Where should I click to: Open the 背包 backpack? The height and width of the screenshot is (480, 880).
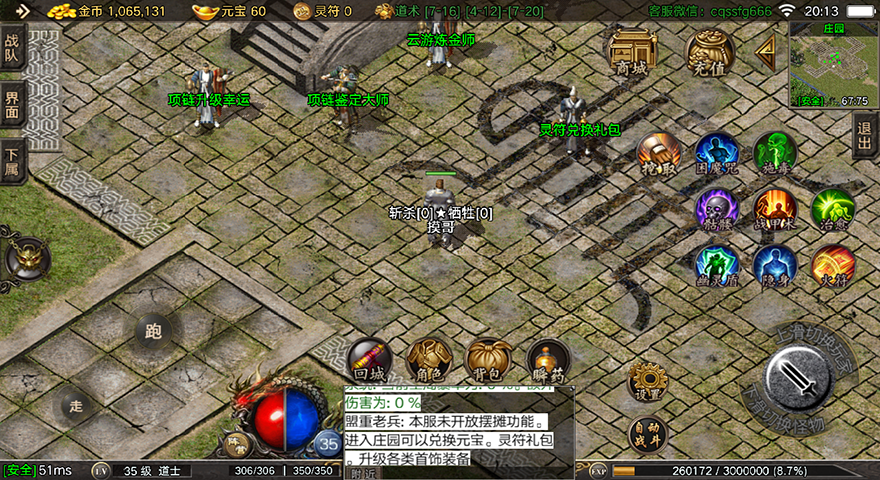click(x=489, y=360)
